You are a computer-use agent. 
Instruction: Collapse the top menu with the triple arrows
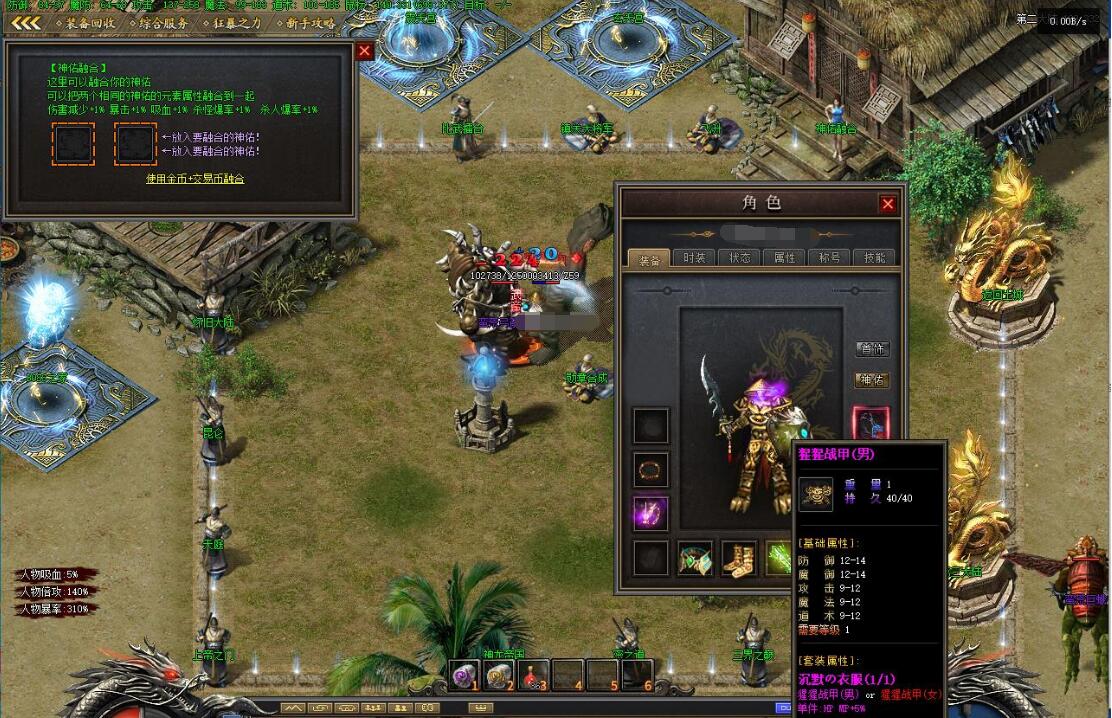[x=26, y=23]
